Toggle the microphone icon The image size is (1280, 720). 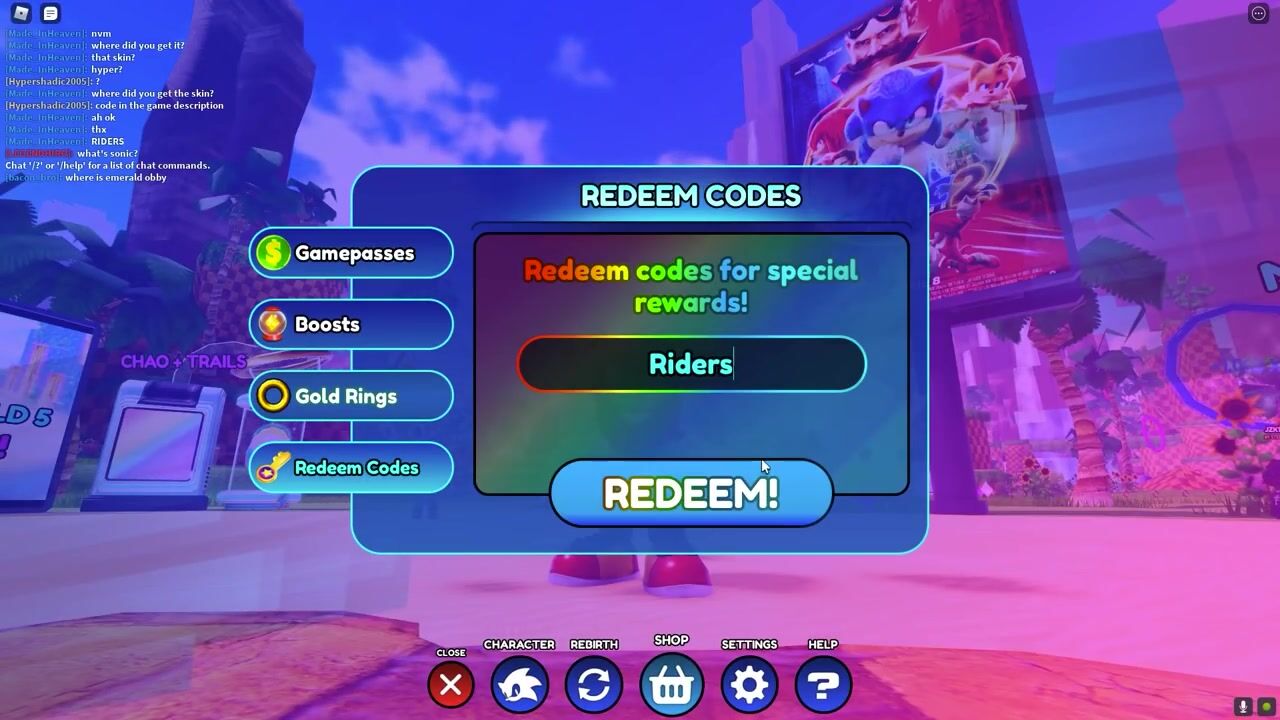(1243, 707)
